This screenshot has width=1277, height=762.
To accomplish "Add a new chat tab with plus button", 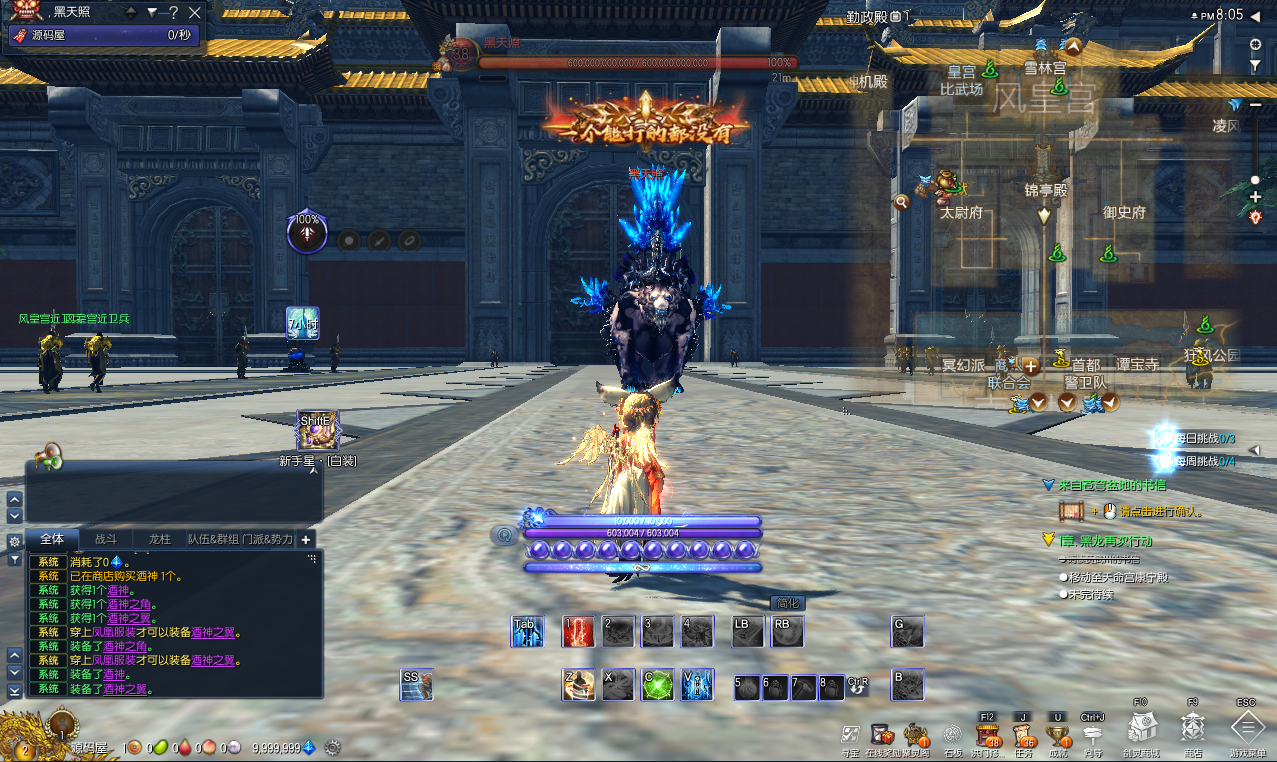I will click(x=307, y=539).
